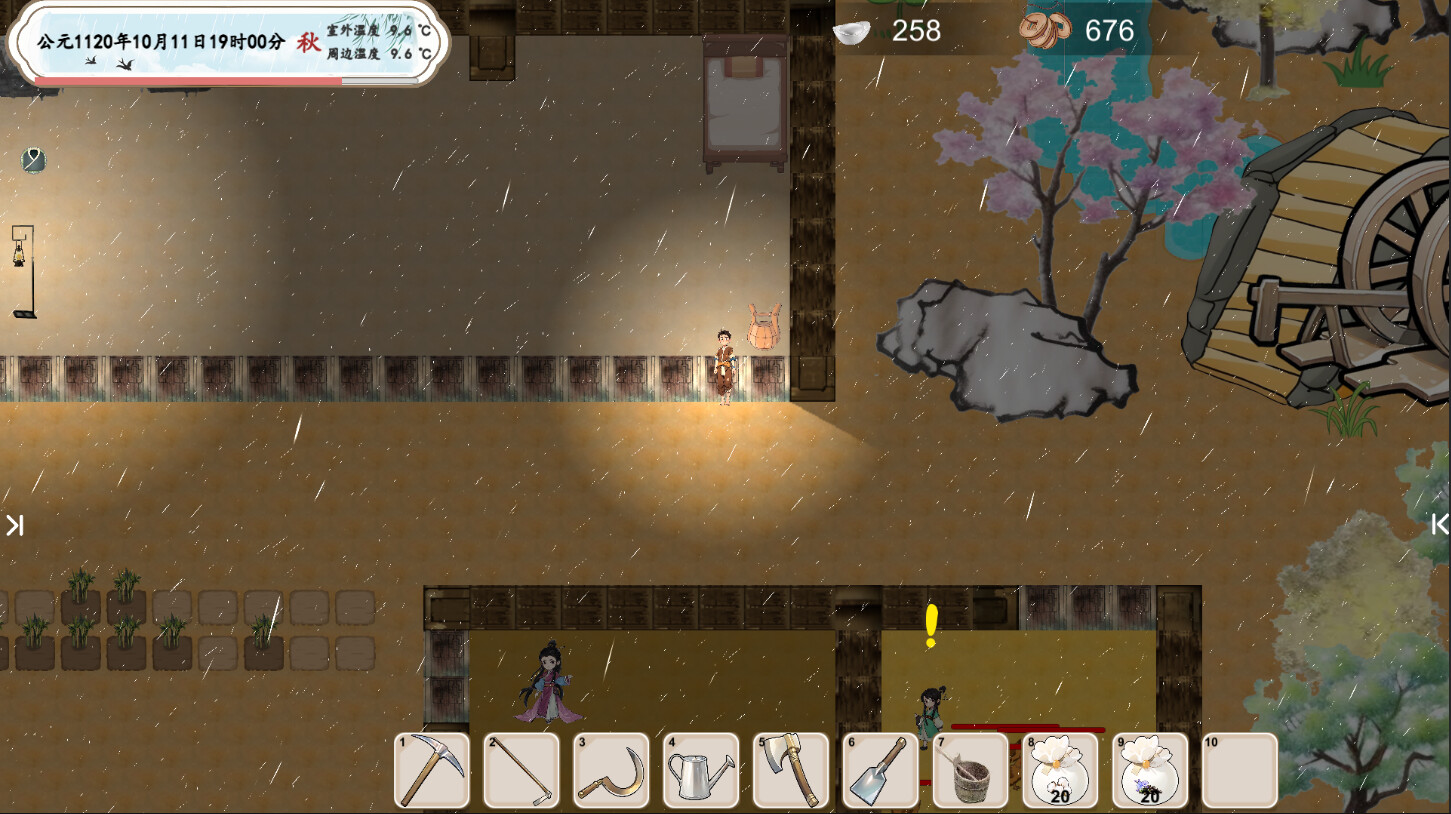
Task: Select the pickaxe in hotbar slot 1
Action: coord(431,769)
